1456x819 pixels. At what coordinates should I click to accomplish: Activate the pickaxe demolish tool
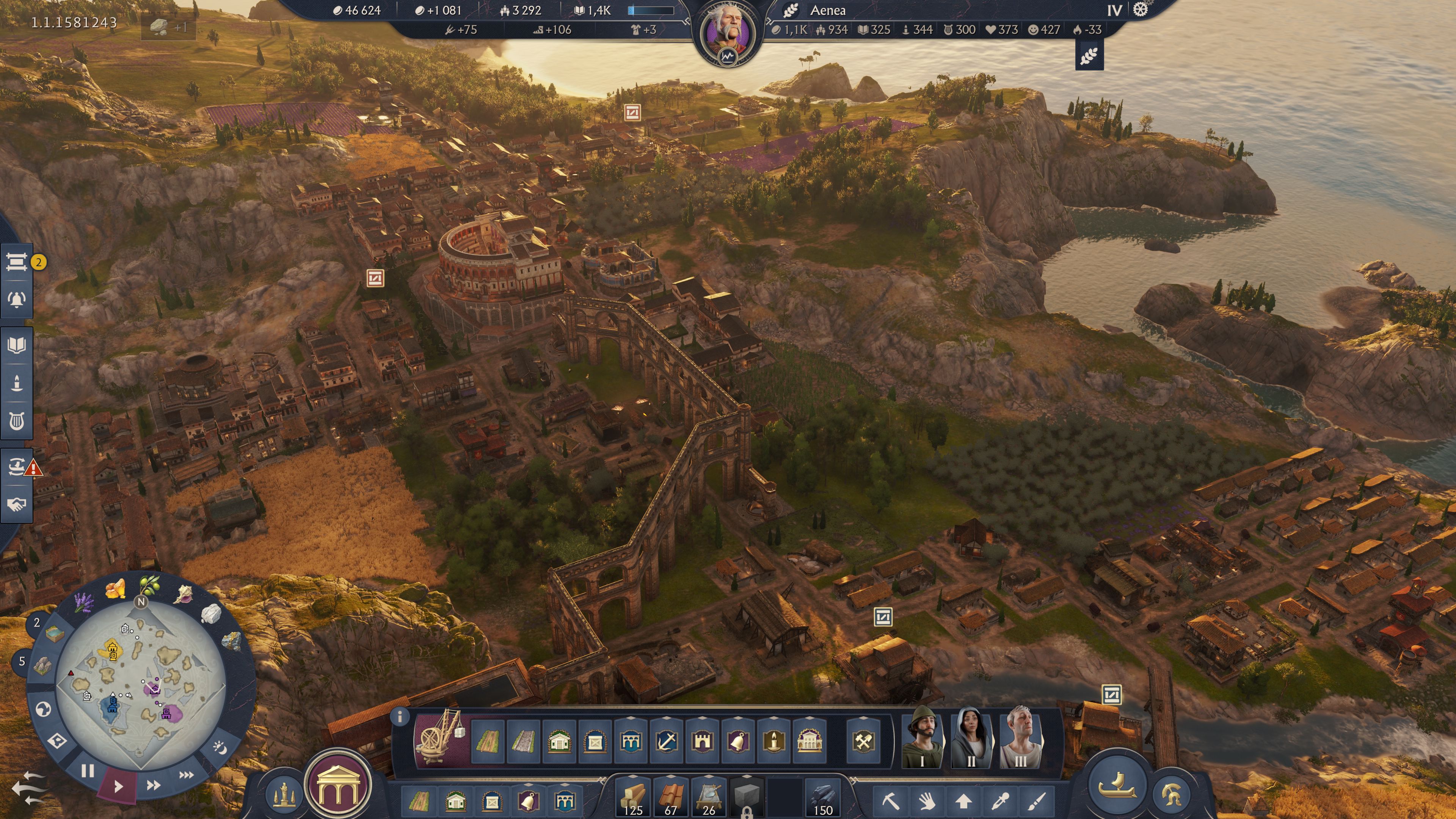[x=890, y=801]
